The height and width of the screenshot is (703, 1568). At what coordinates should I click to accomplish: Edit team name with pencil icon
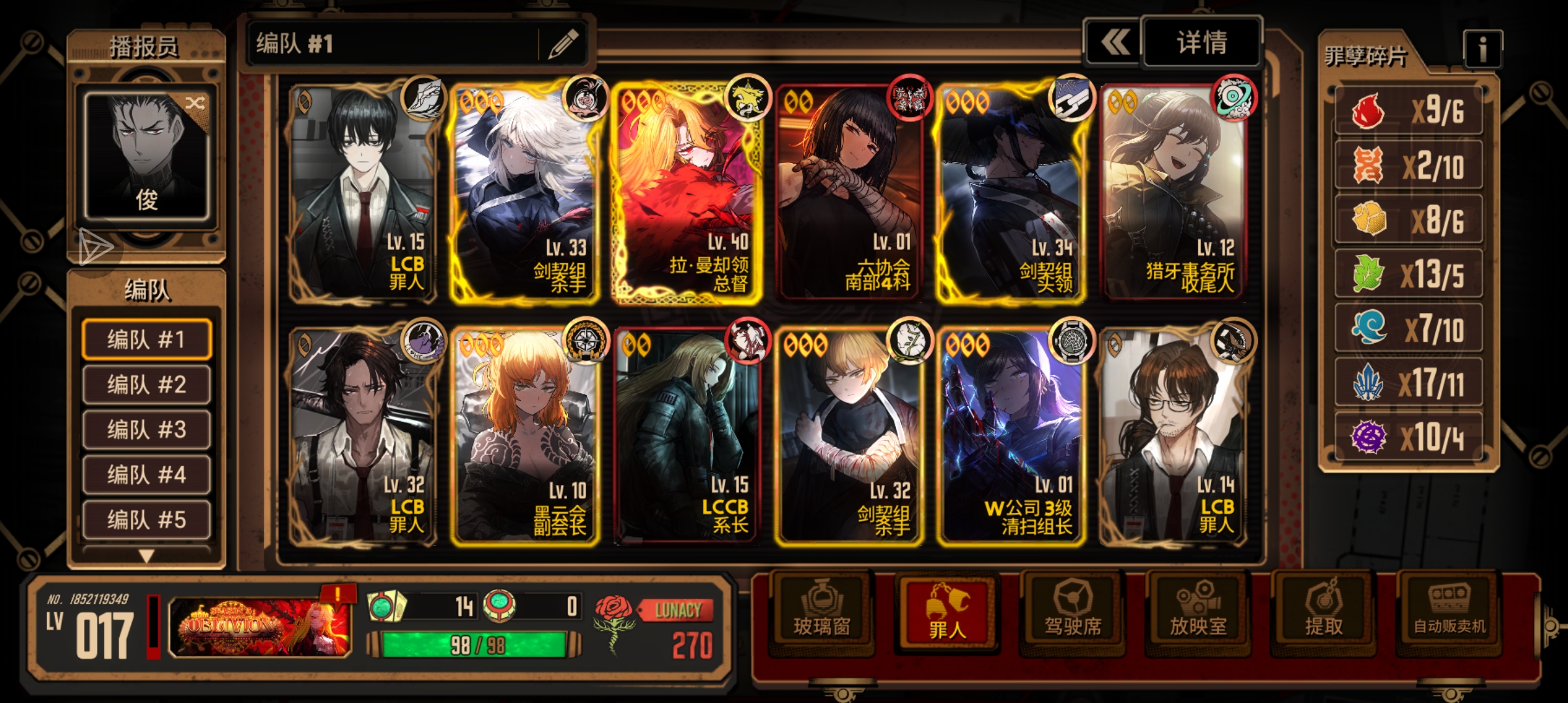(x=563, y=44)
